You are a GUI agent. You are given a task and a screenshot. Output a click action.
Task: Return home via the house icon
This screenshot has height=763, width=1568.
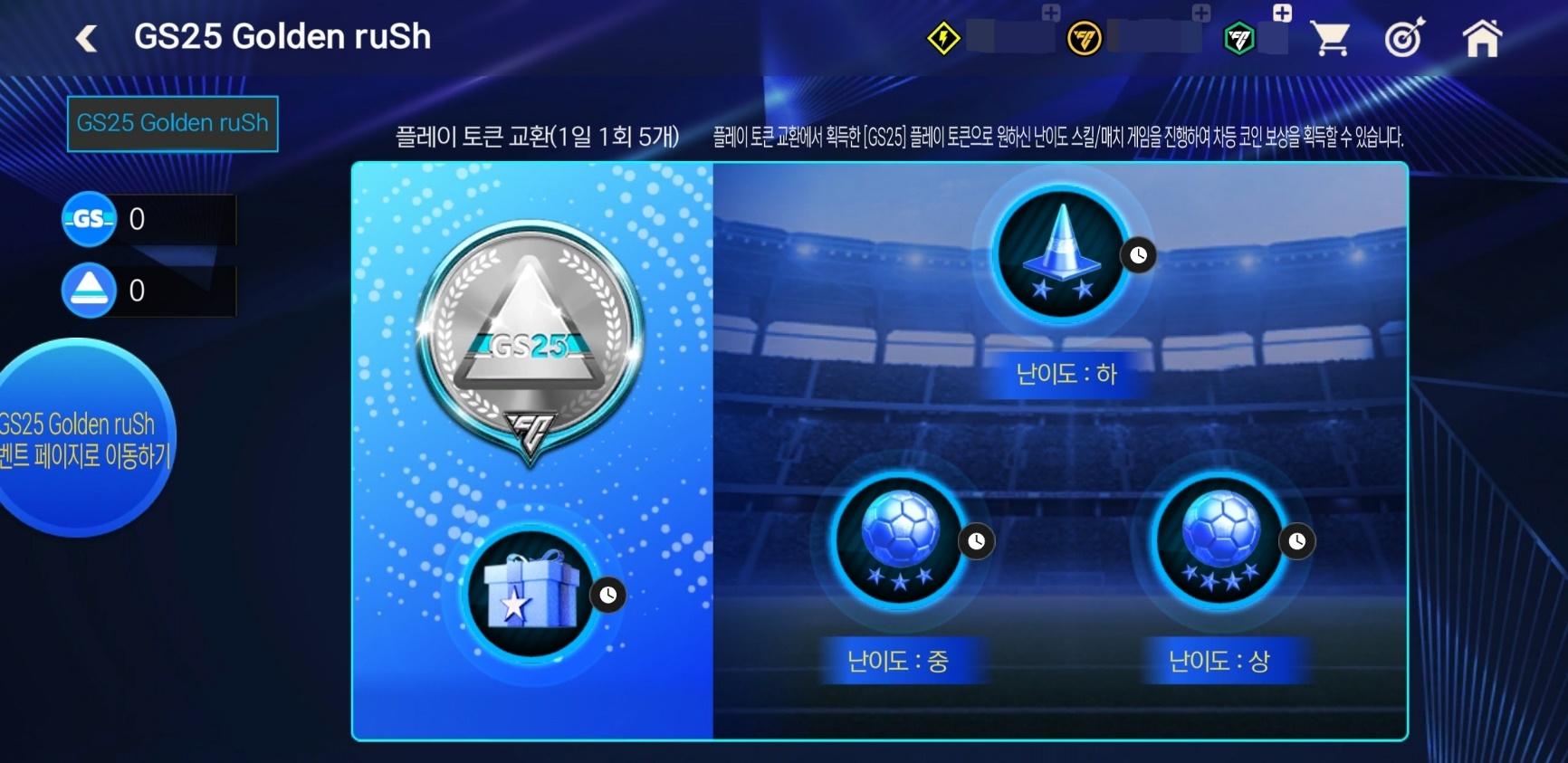pos(1482,37)
